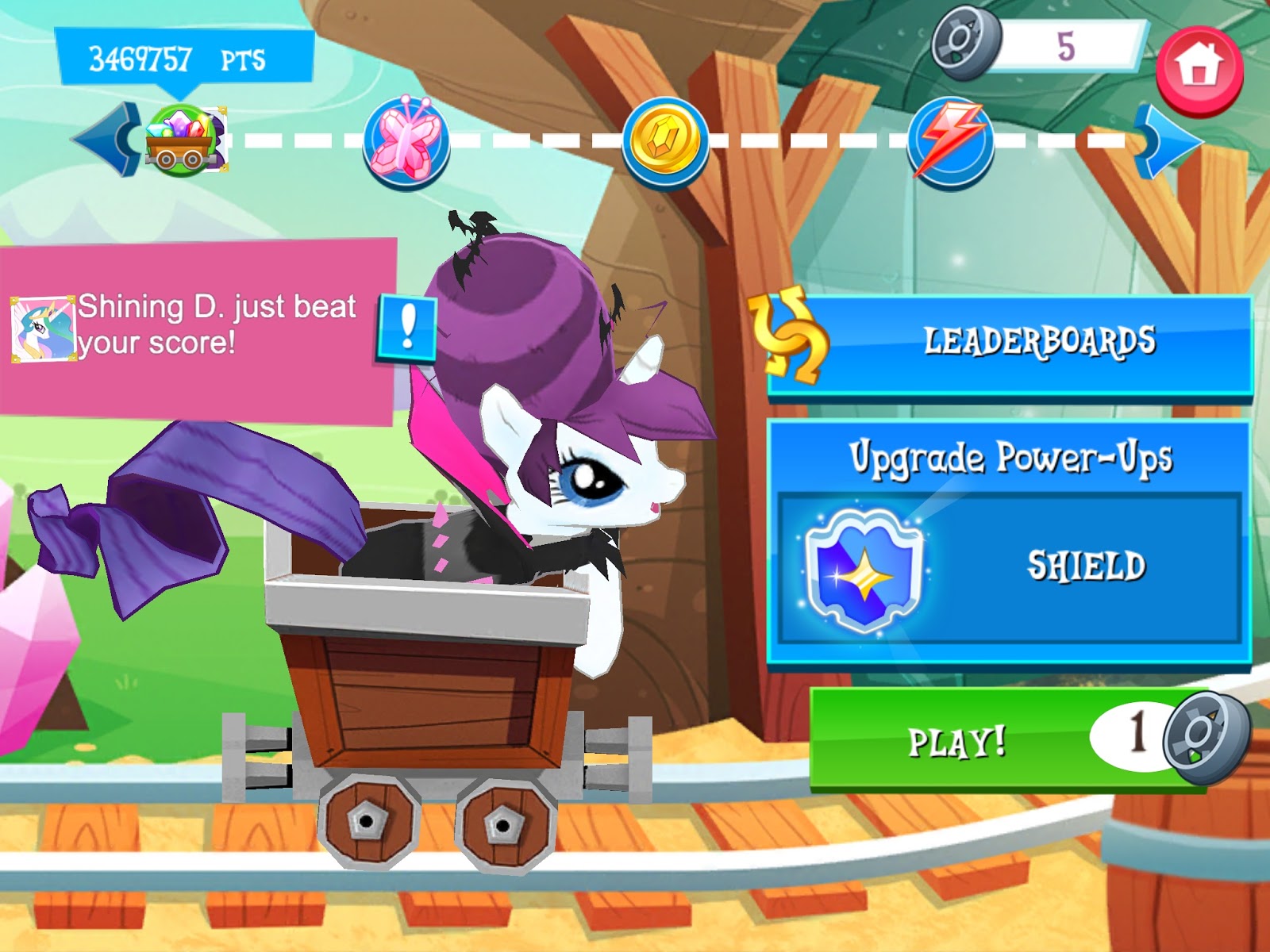Tap the score bubble showing 3469757 PTS
This screenshot has width=1270, height=952.
(178, 57)
